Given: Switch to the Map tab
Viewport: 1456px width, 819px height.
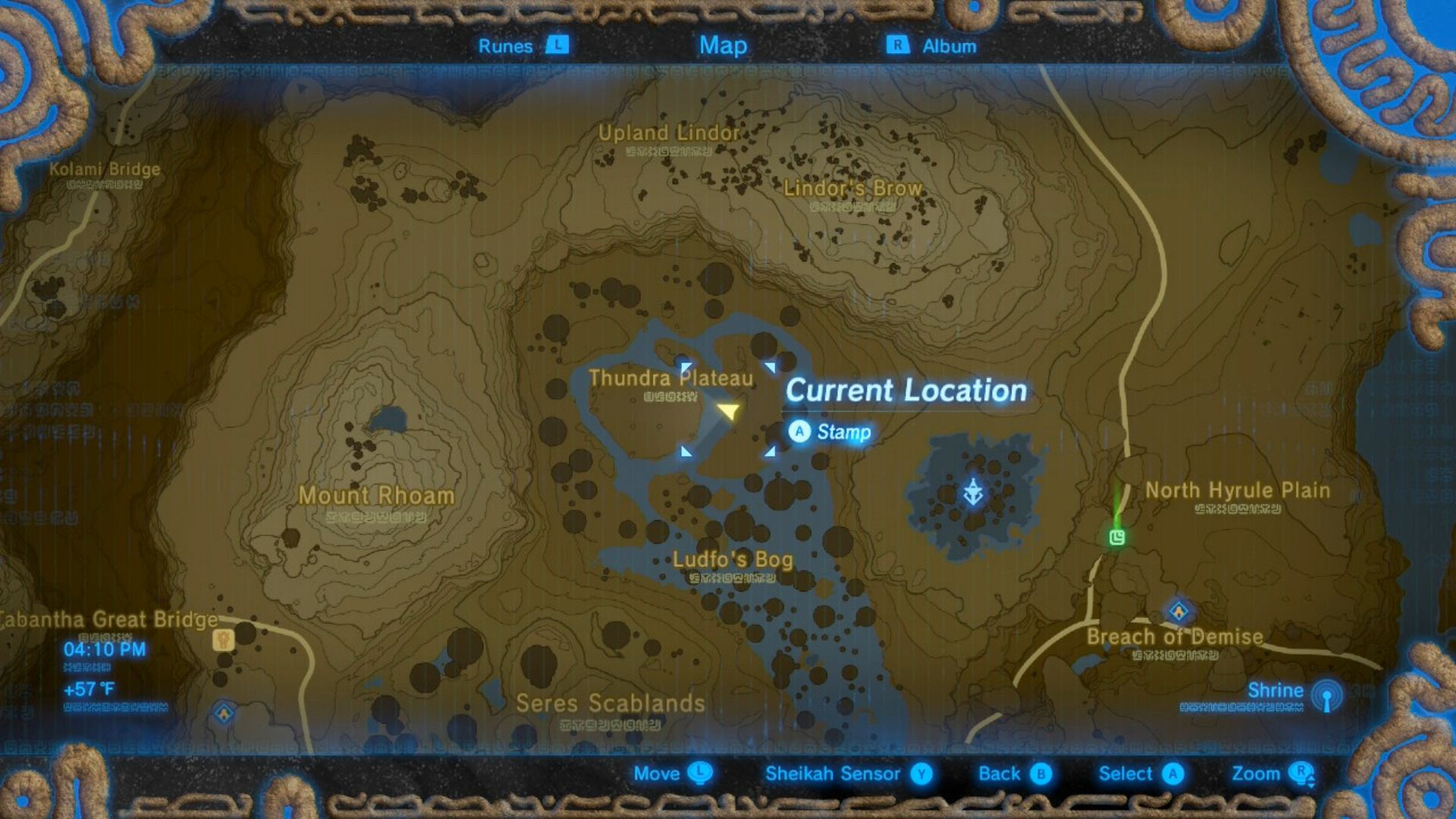Looking at the screenshot, I should coord(723,45).
